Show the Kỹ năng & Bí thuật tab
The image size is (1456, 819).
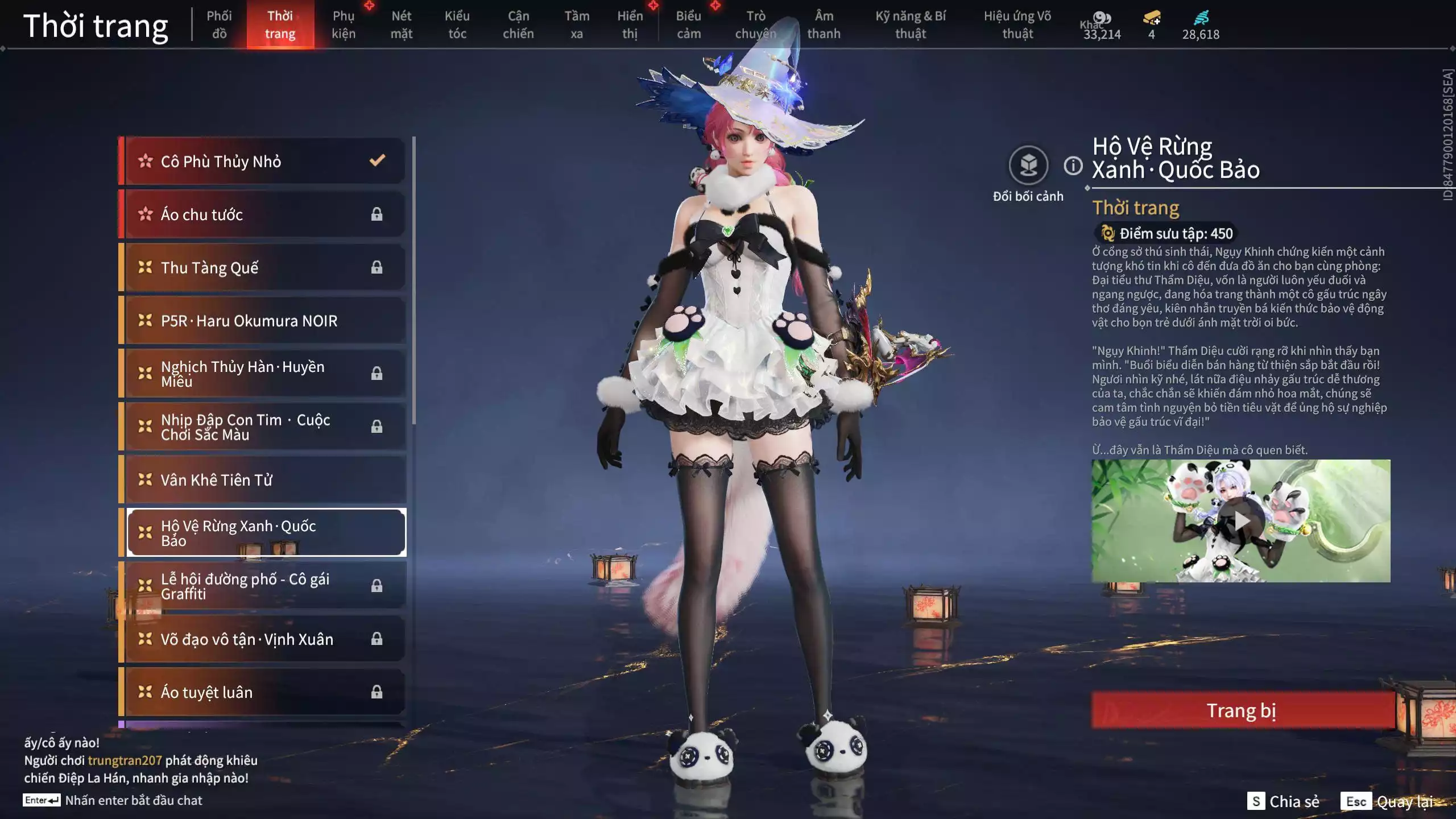[910, 24]
